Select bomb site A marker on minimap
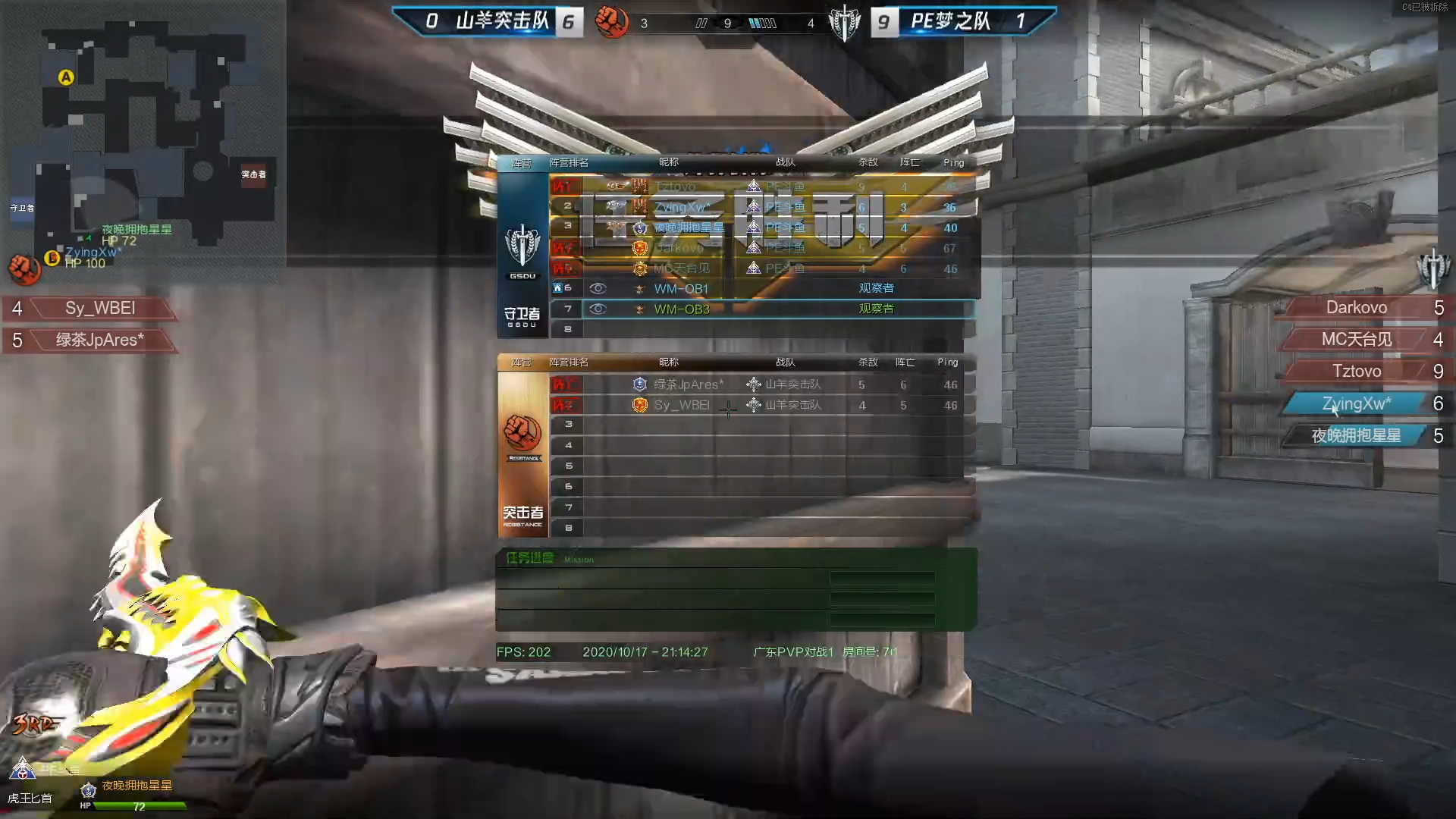This screenshot has width=1456, height=819. pyautogui.click(x=67, y=77)
